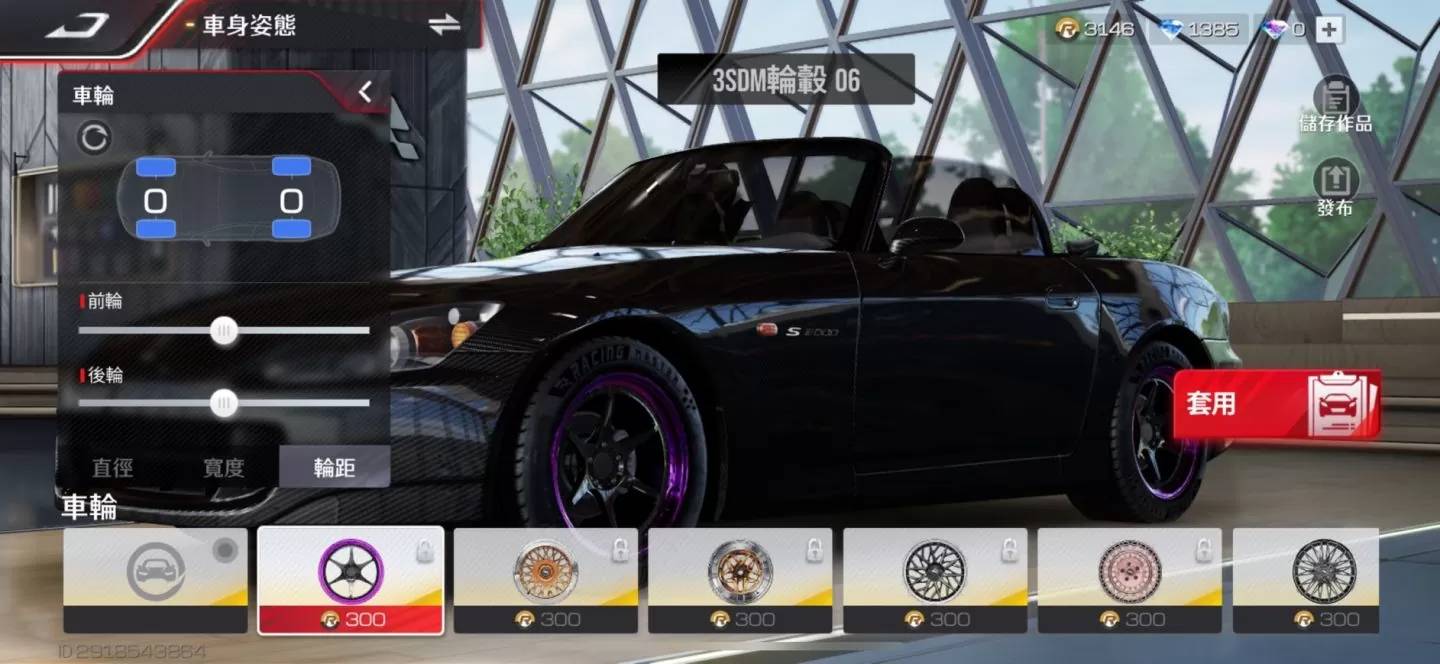The height and width of the screenshot is (664, 1440).
Task: Choose the default stock wheel option
Action: (155, 580)
